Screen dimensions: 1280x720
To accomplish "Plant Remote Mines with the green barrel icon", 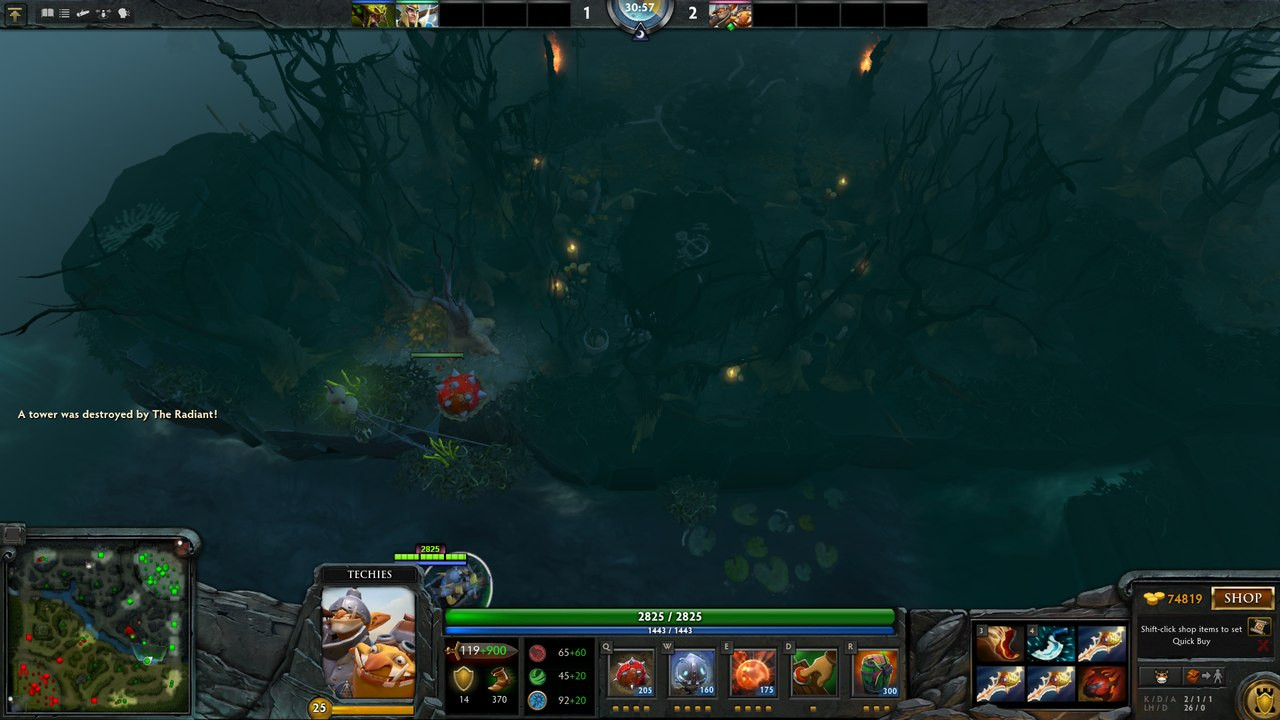I will [x=874, y=673].
